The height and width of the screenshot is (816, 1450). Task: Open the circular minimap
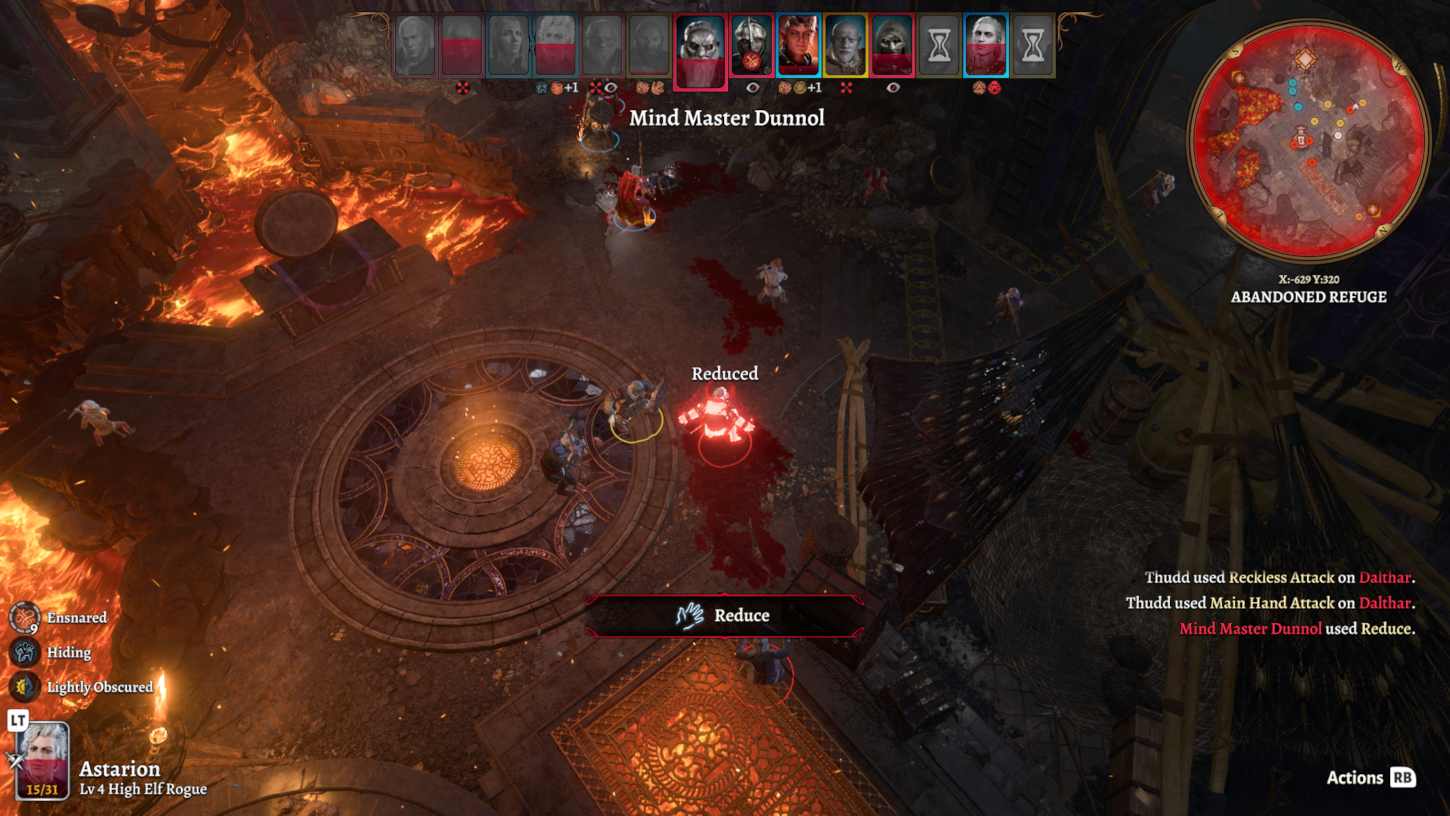coord(1308,140)
